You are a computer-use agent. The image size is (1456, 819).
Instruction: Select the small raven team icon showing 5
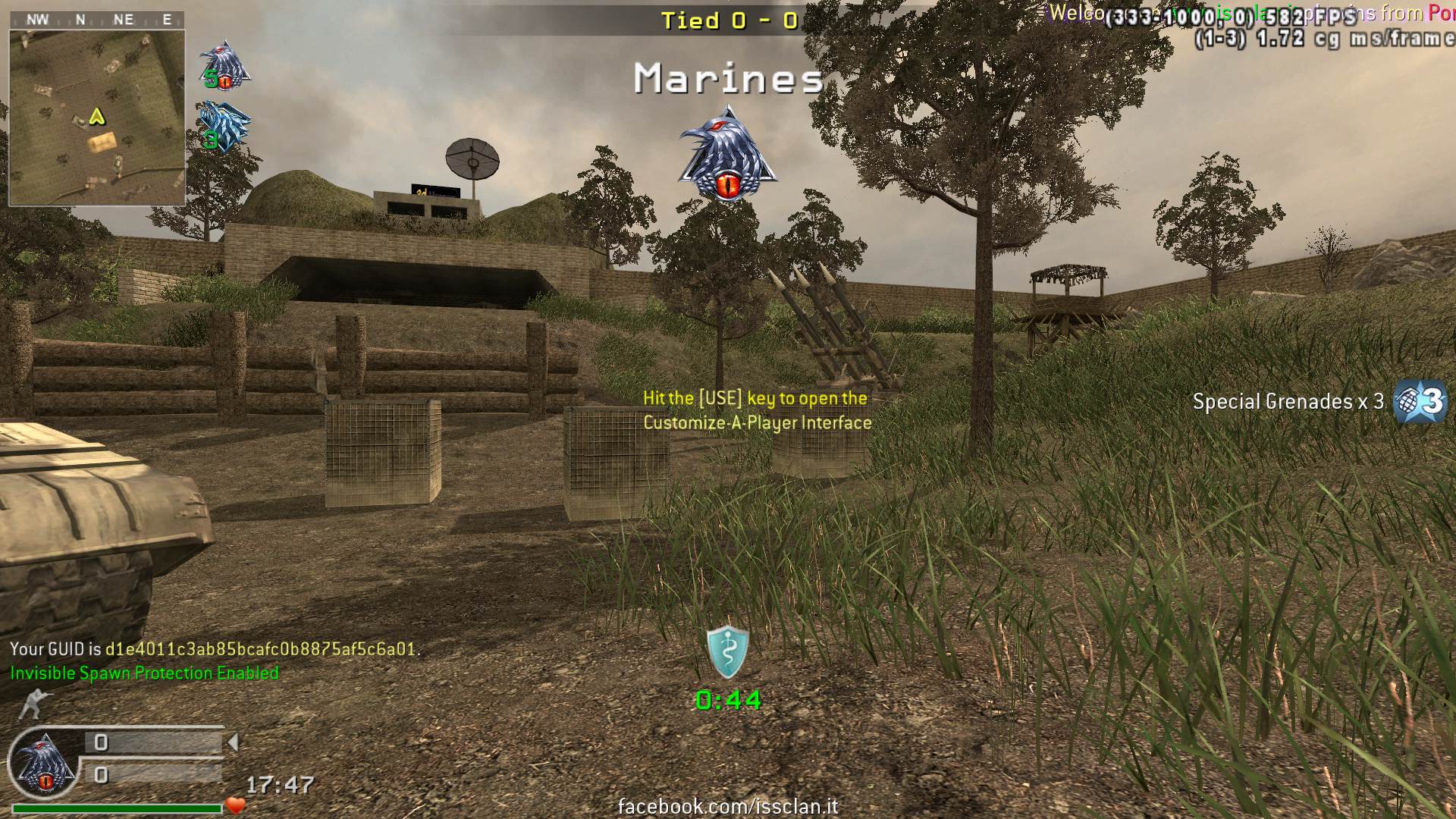(224, 65)
